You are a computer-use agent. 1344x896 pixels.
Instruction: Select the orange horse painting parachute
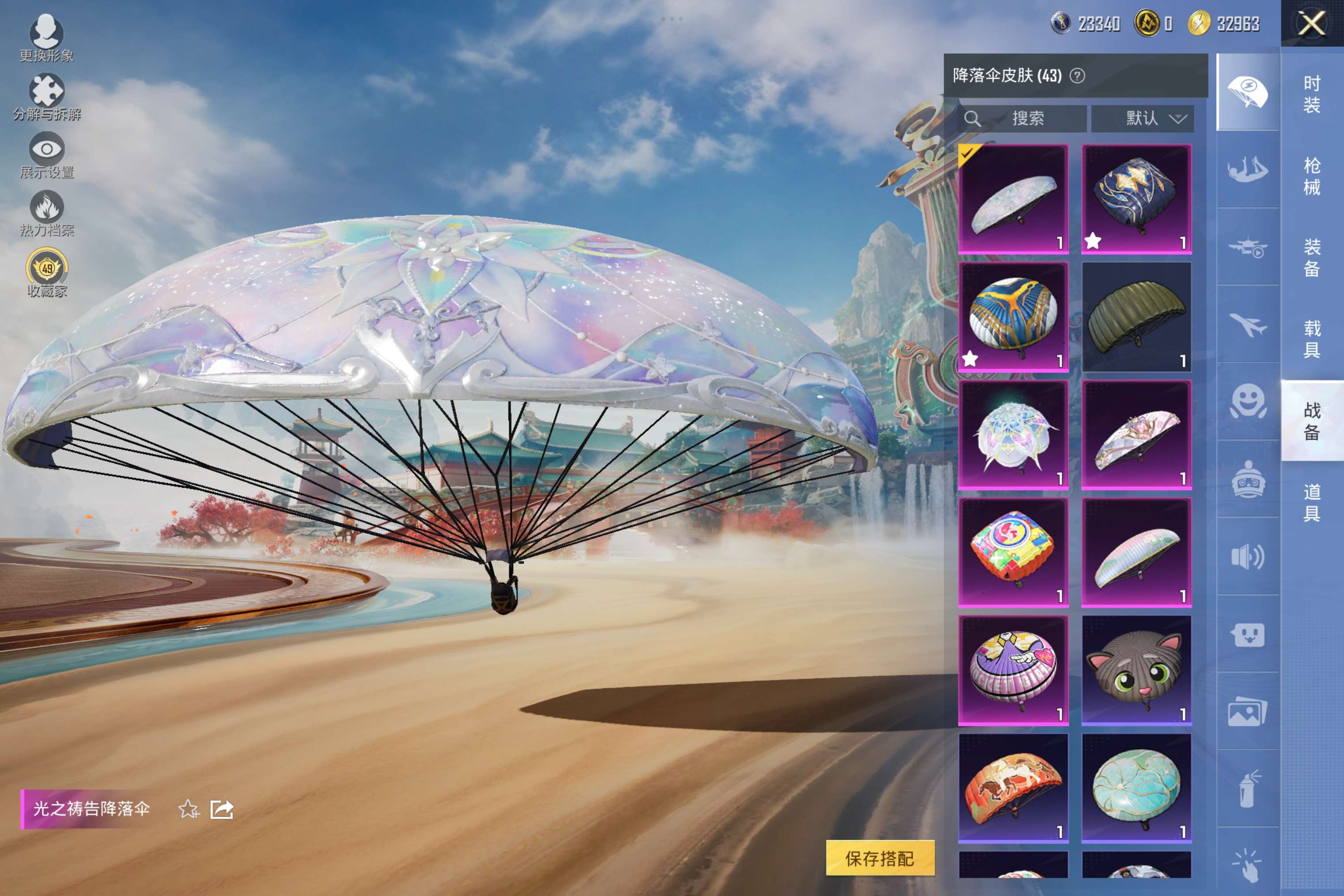click(1013, 788)
